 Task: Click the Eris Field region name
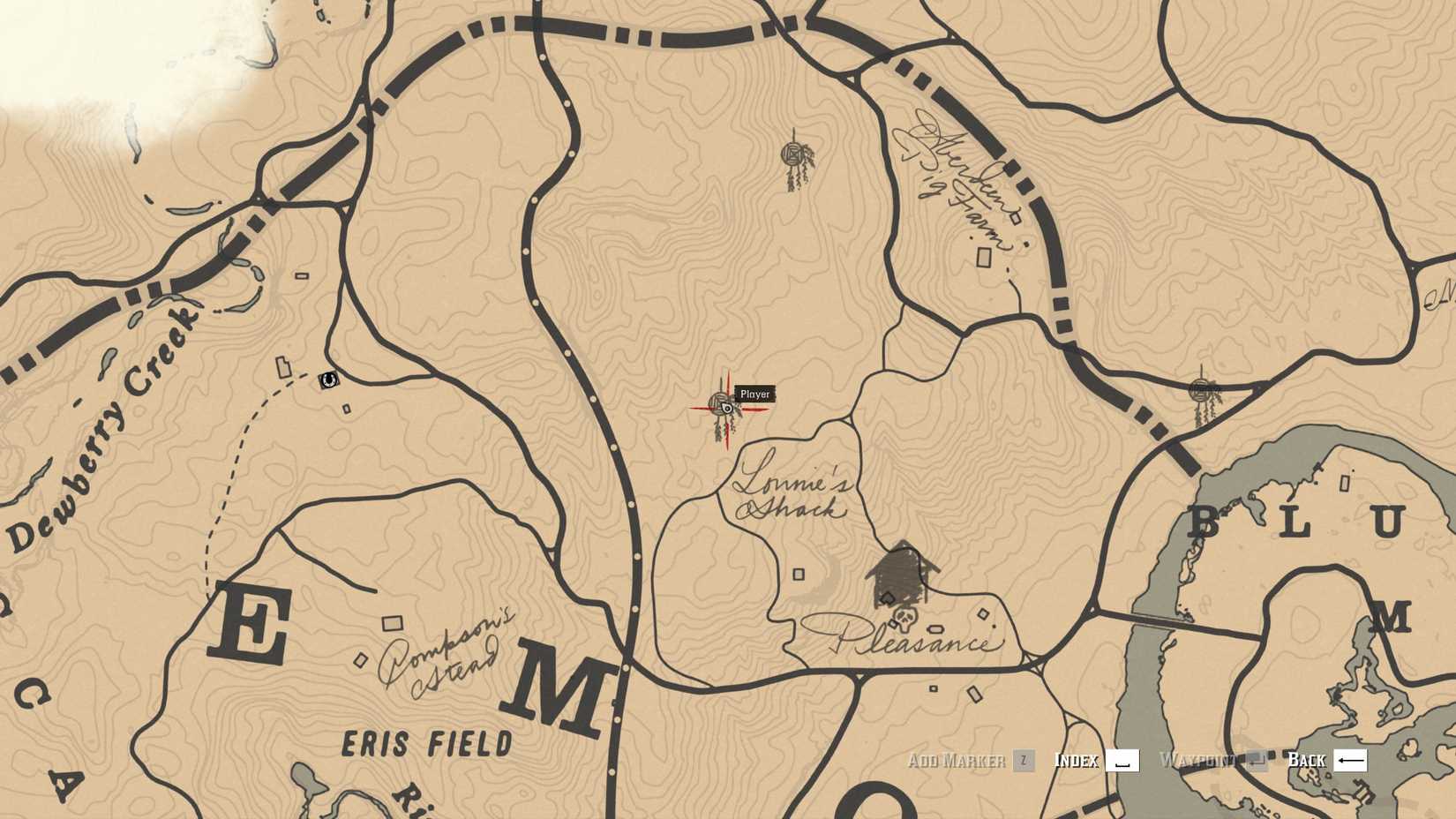427,744
